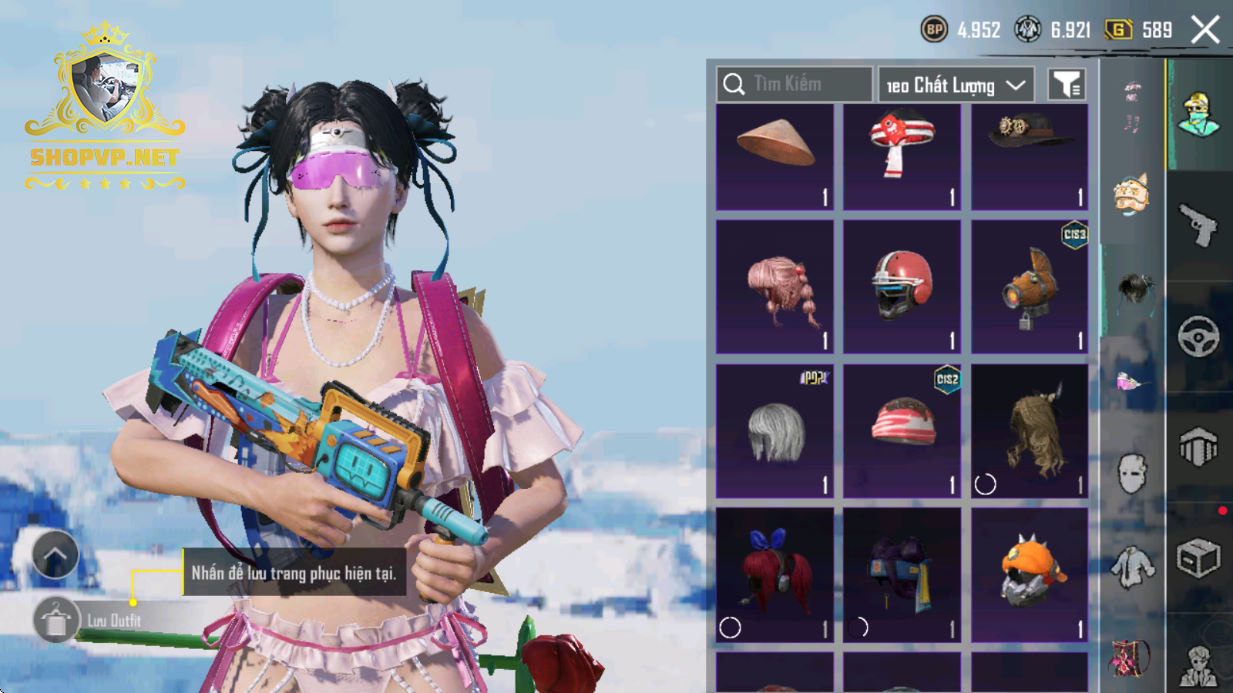Choose the long brown wavy hair item
This screenshot has width=1233, height=693.
1029,431
